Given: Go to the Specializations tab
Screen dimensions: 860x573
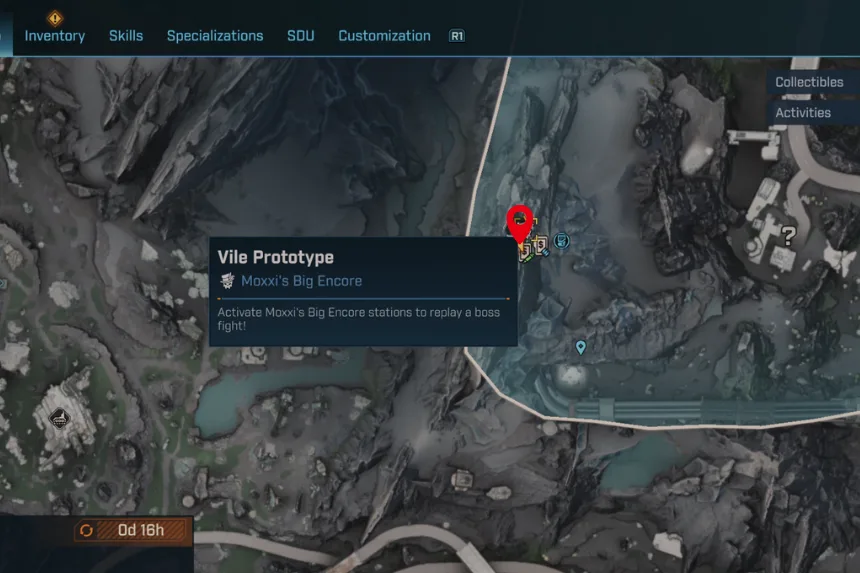Looking at the screenshot, I should (x=215, y=36).
